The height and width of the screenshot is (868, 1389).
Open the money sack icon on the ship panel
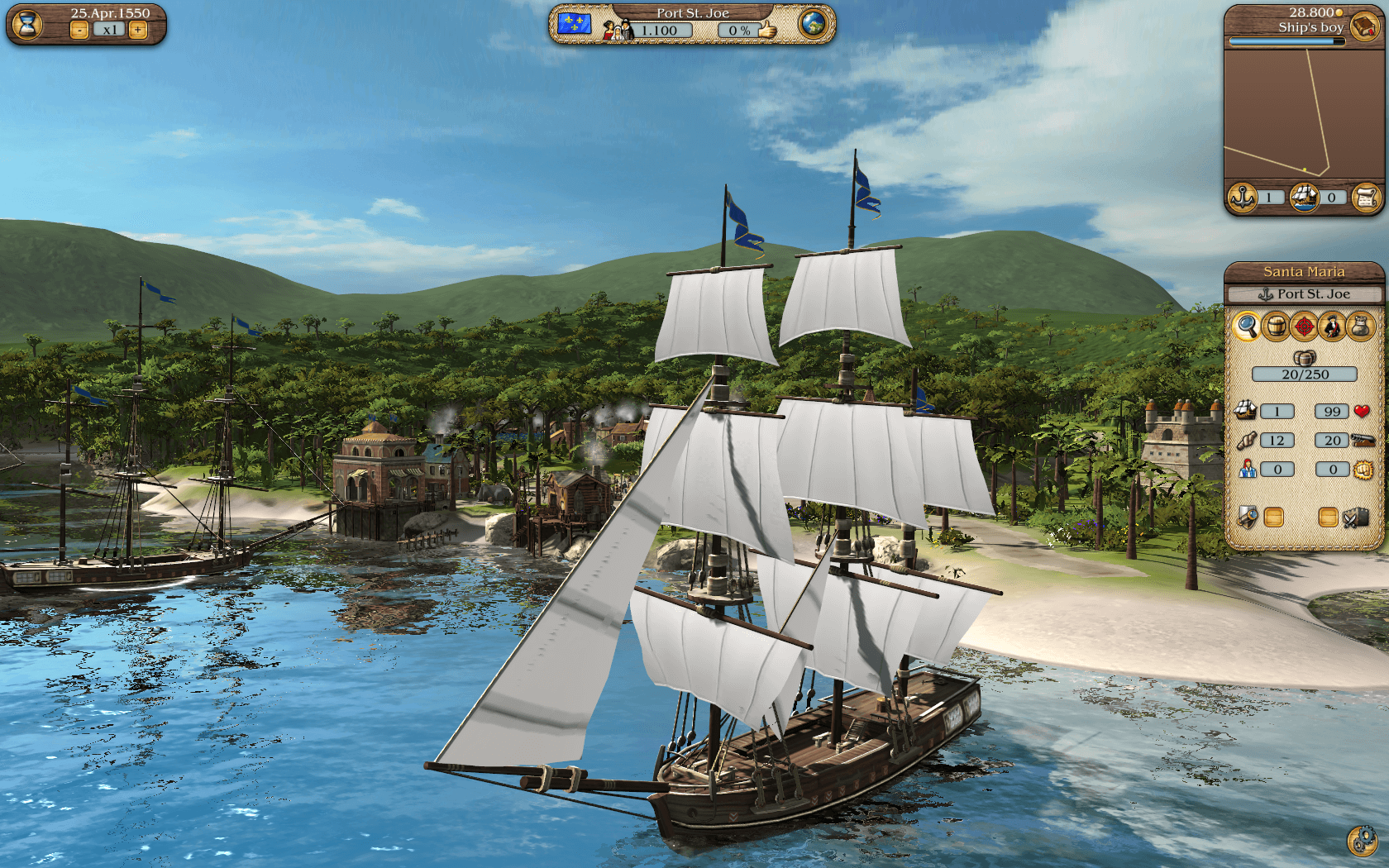tap(1359, 327)
